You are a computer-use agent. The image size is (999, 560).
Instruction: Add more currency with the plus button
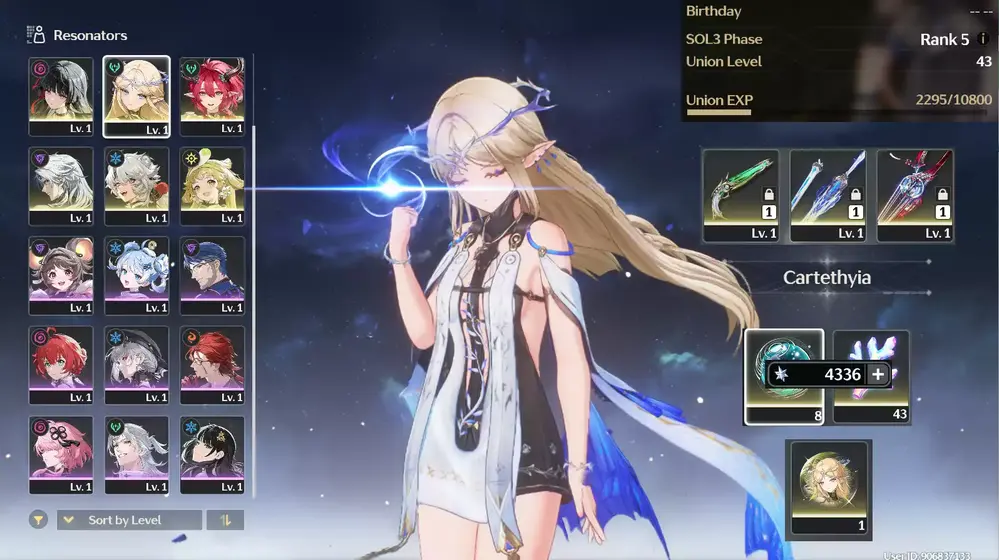878,374
